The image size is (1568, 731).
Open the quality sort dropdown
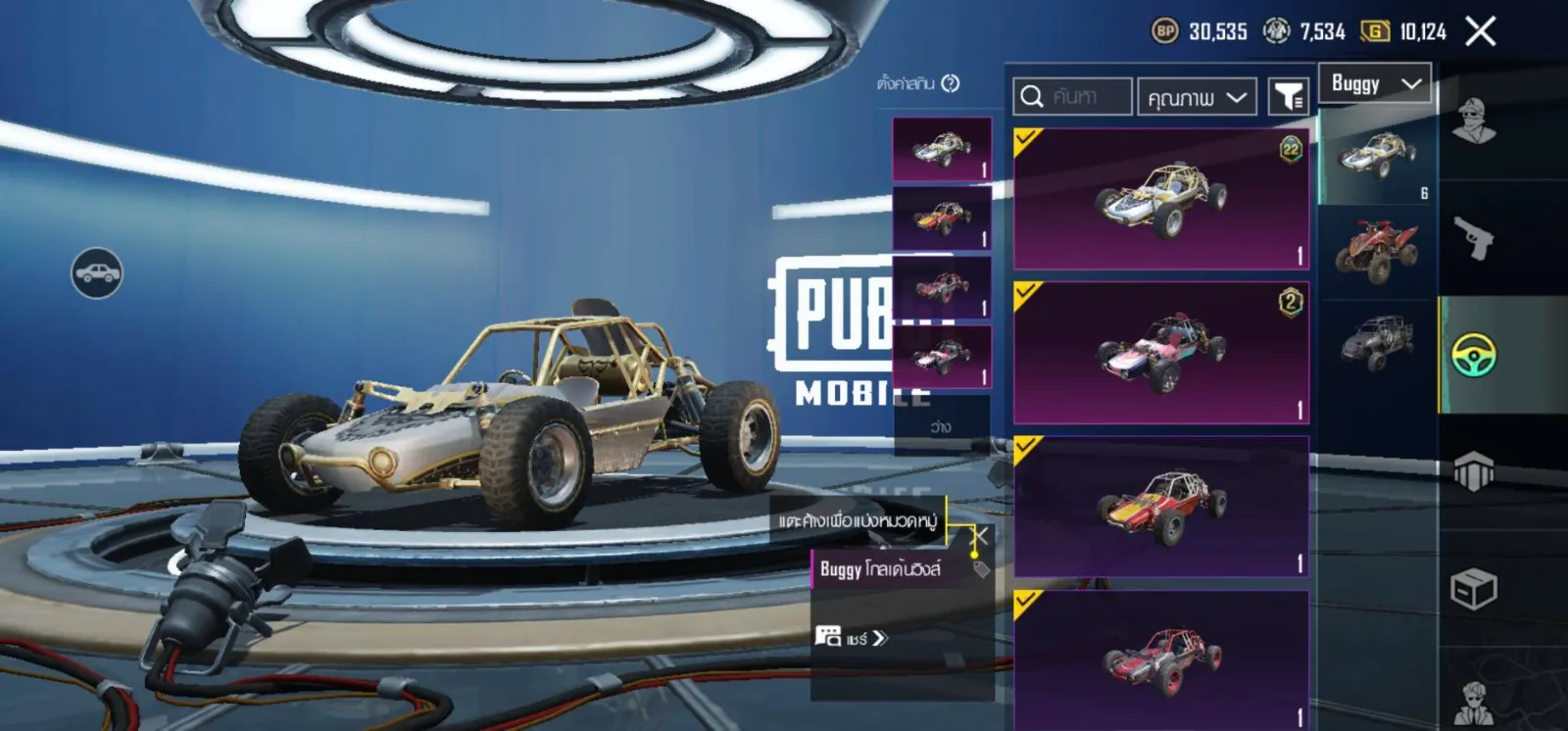(1196, 97)
